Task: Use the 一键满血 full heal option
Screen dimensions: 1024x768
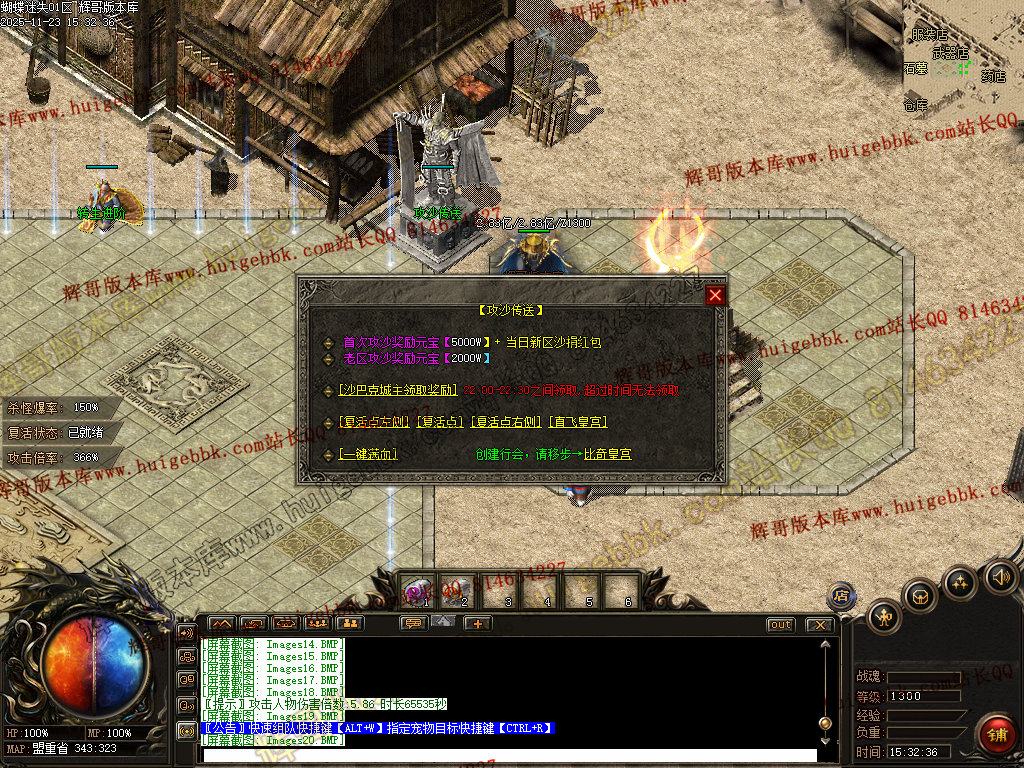Action: click(x=367, y=454)
